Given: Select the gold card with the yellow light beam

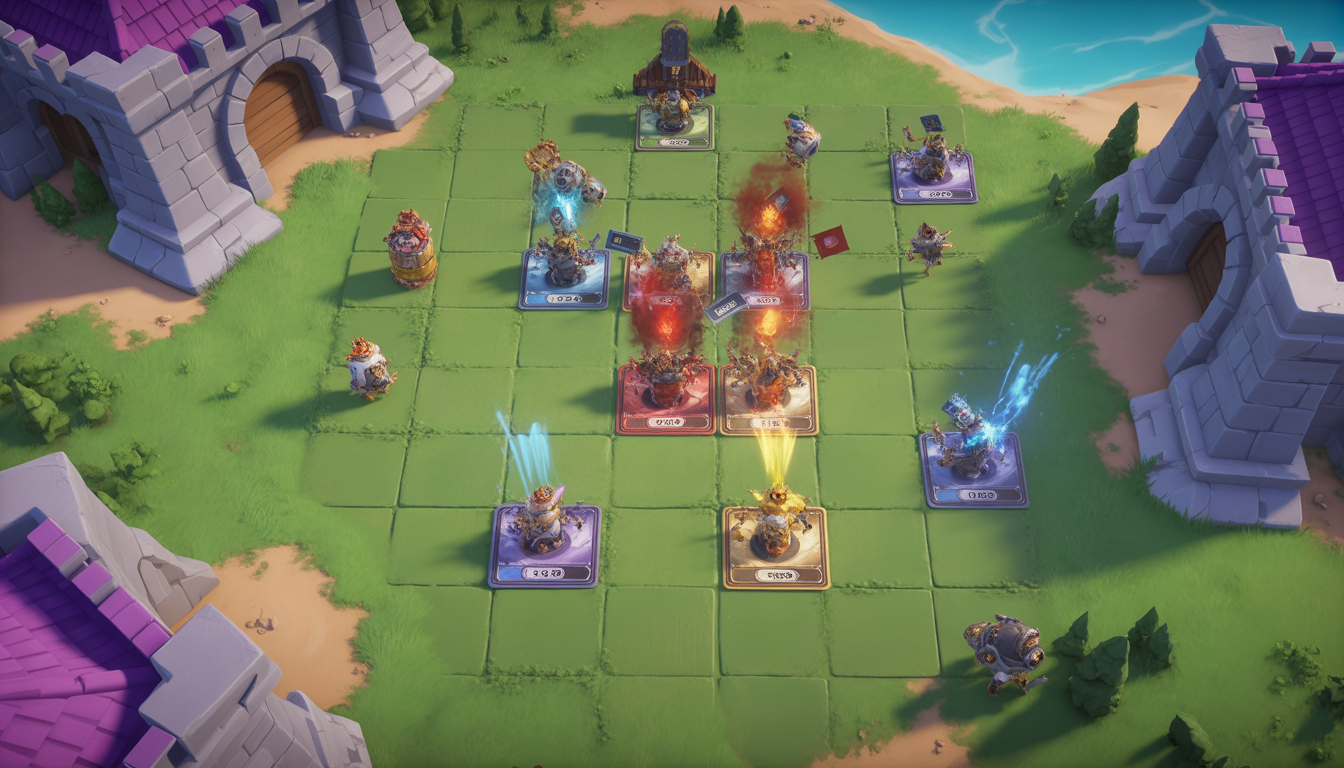Looking at the screenshot, I should [776, 548].
